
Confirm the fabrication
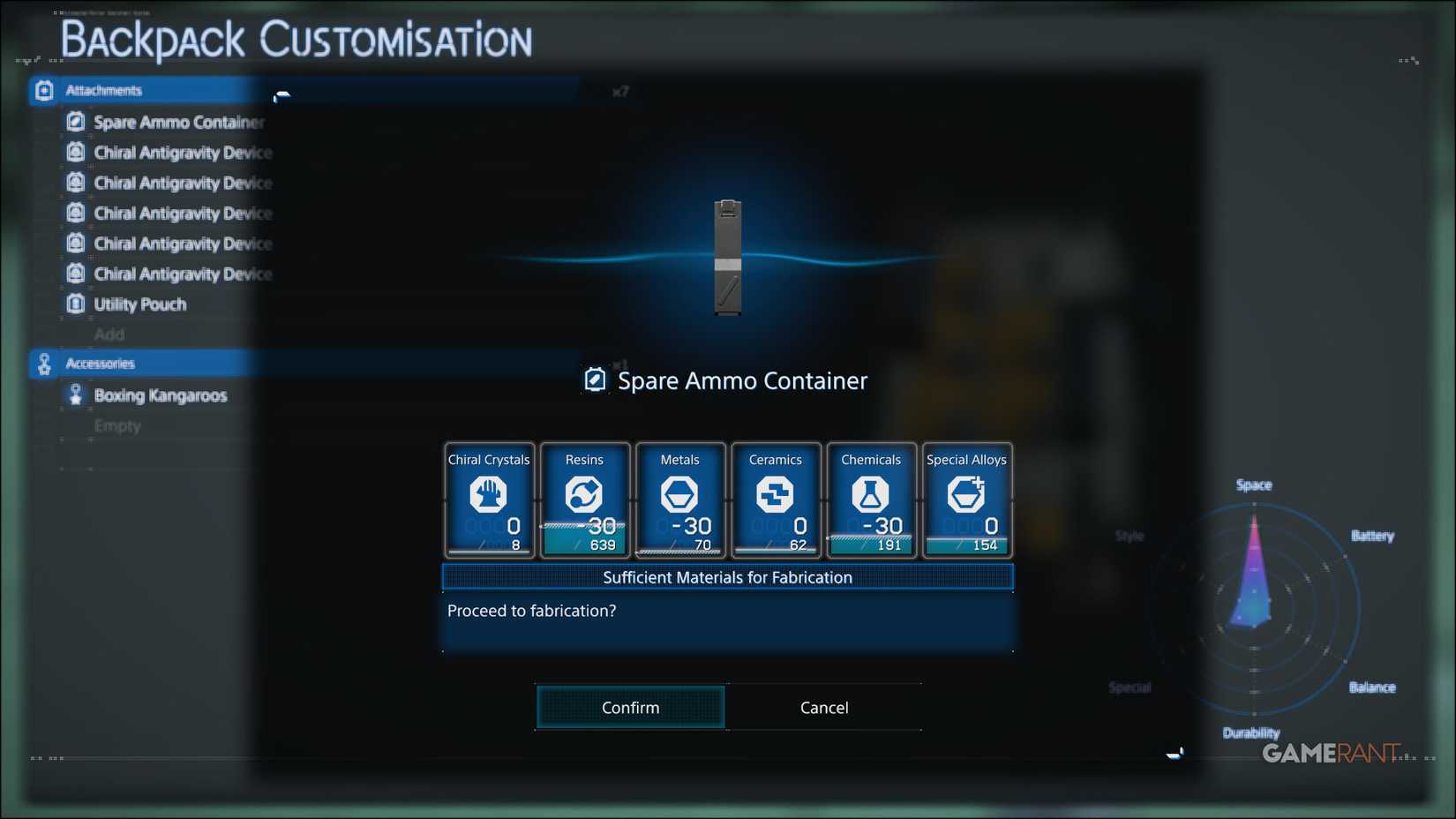pyautogui.click(x=629, y=707)
